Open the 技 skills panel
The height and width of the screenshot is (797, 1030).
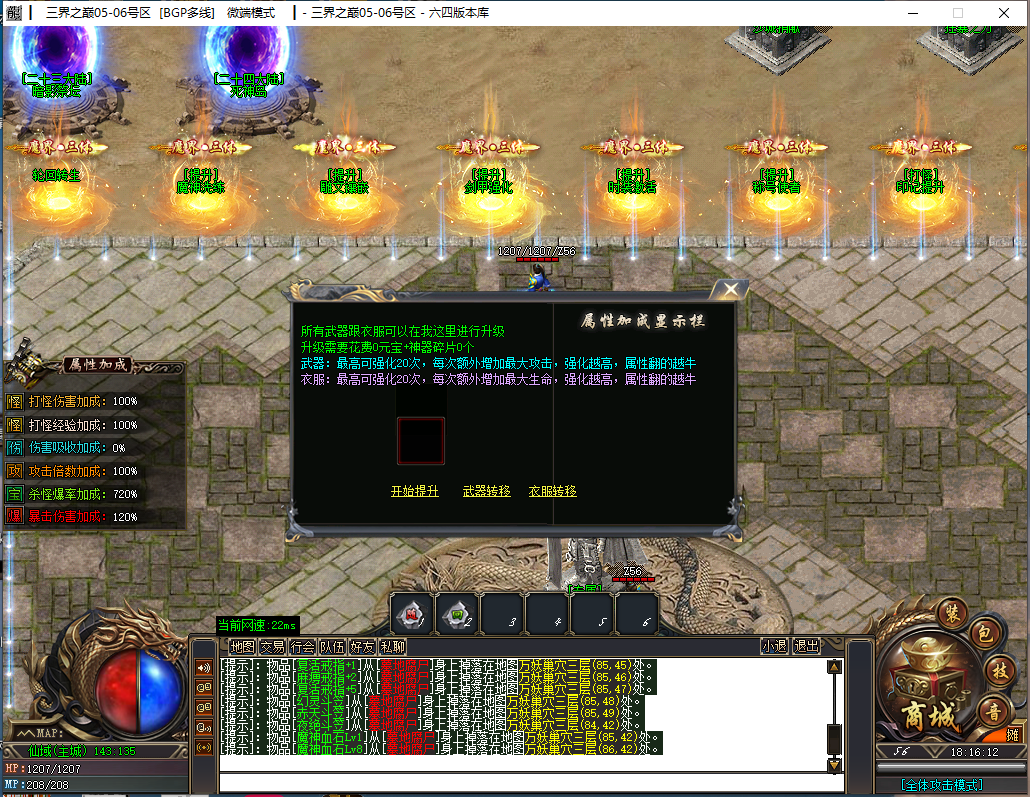pyautogui.click(x=999, y=670)
